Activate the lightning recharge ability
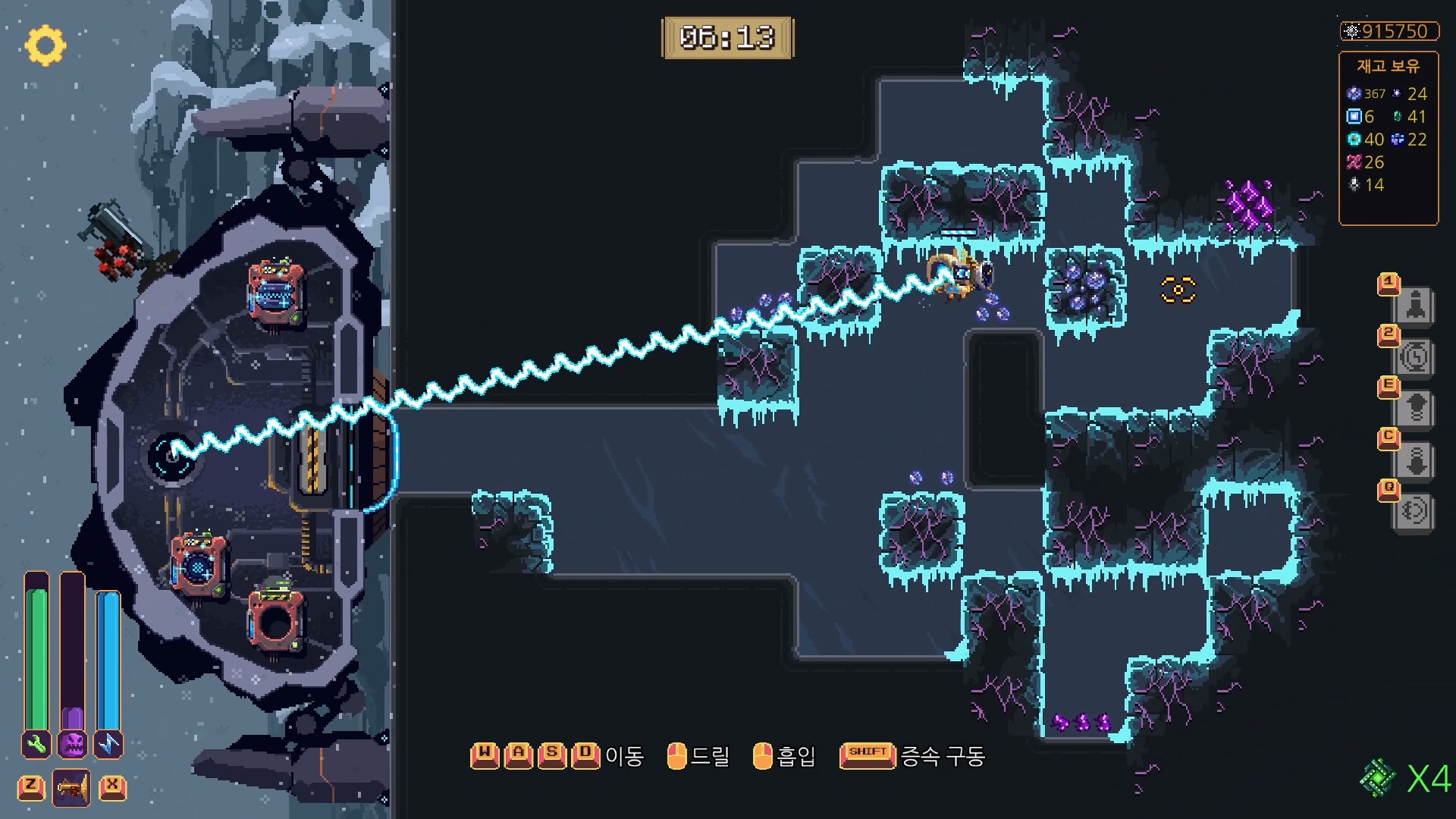 pyautogui.click(x=1414, y=357)
